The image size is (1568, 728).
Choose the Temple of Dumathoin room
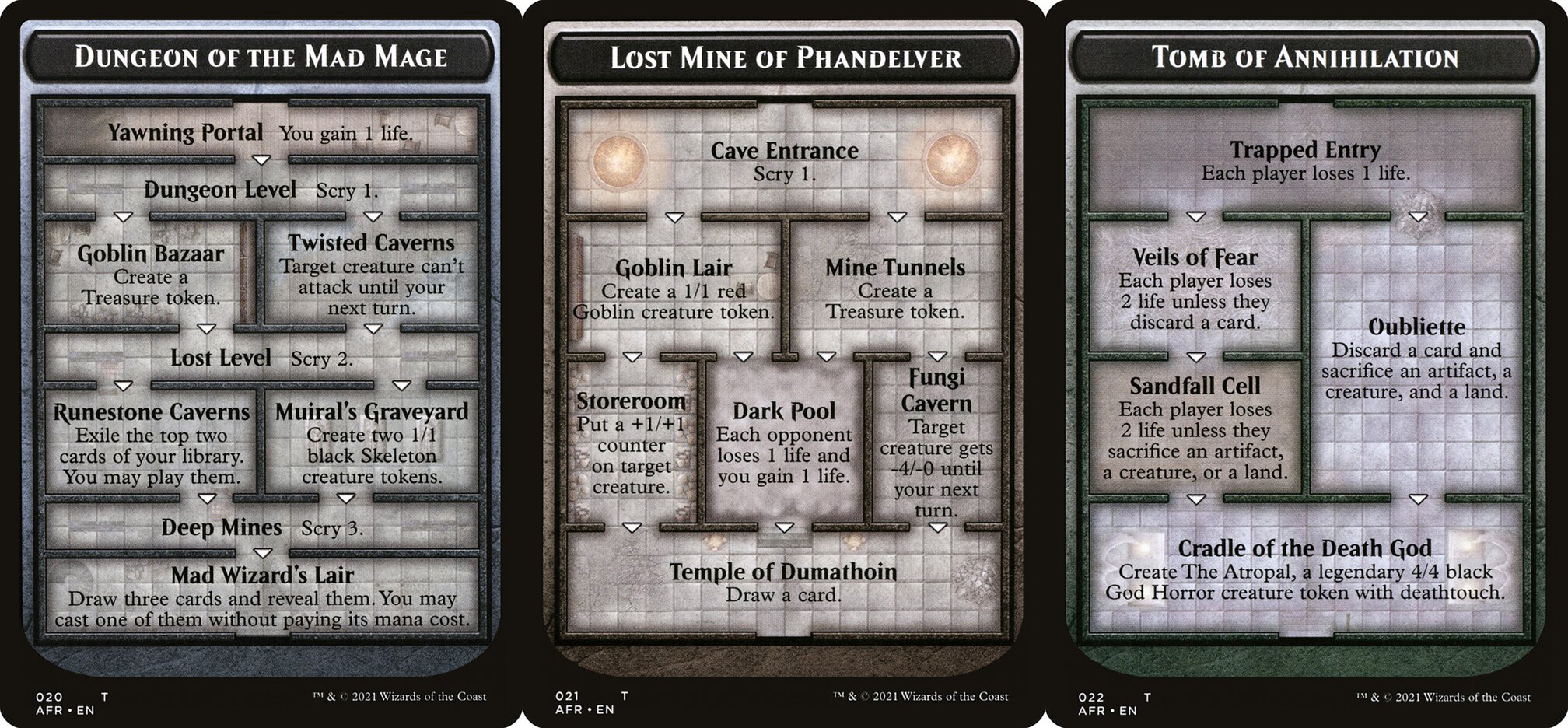point(783,583)
